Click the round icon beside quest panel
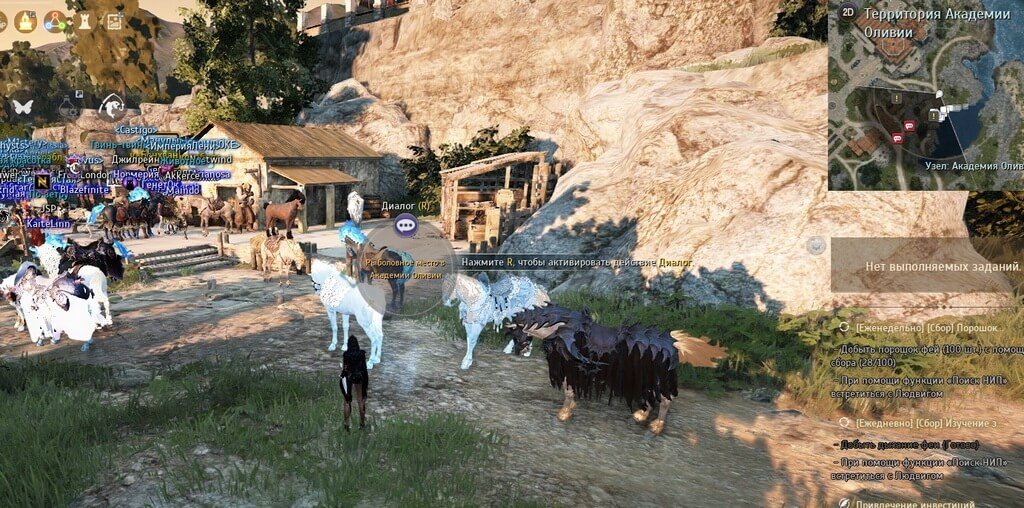This screenshot has height=508, width=1024. [816, 244]
